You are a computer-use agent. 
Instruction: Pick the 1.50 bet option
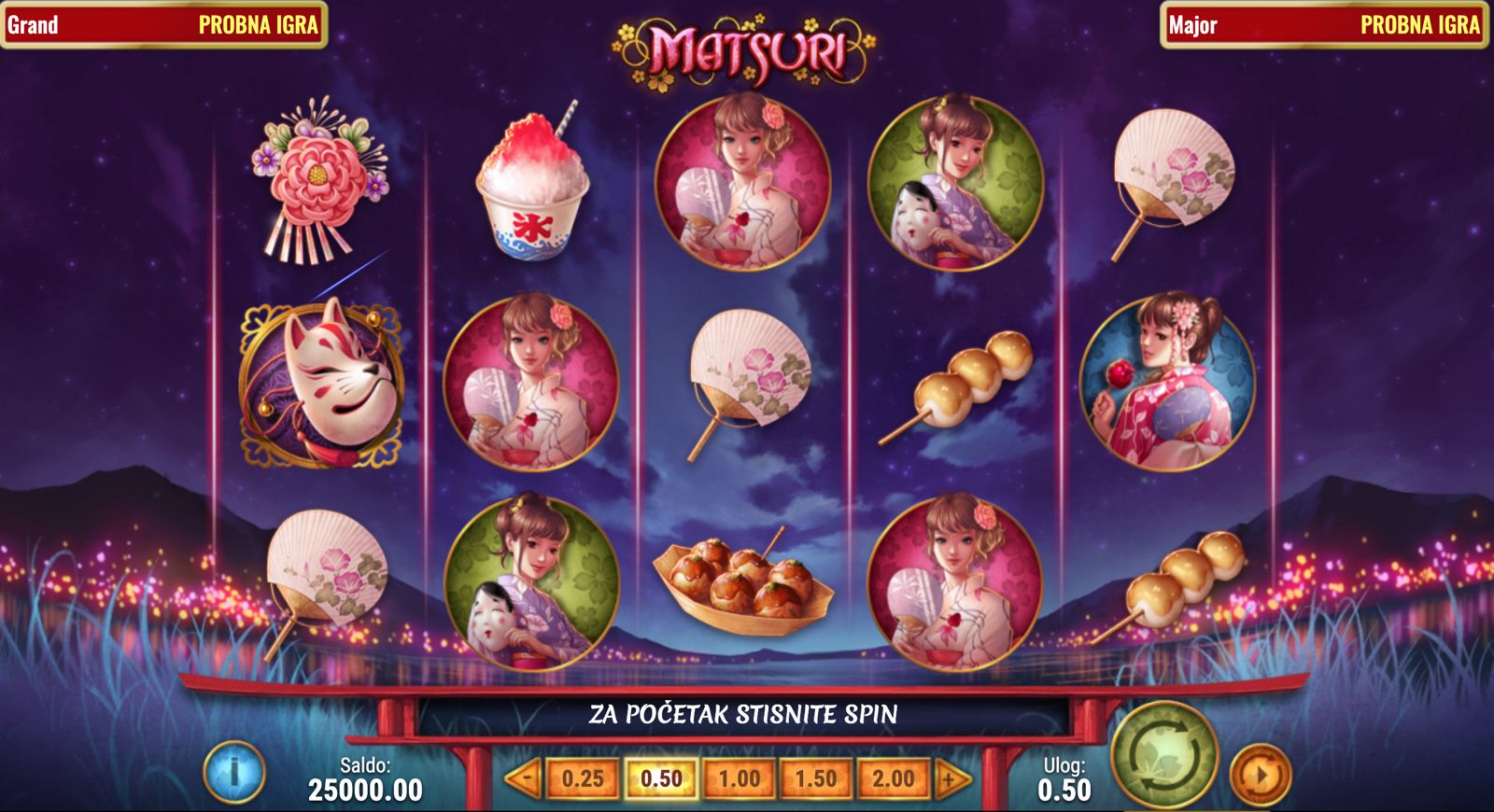tap(816, 777)
